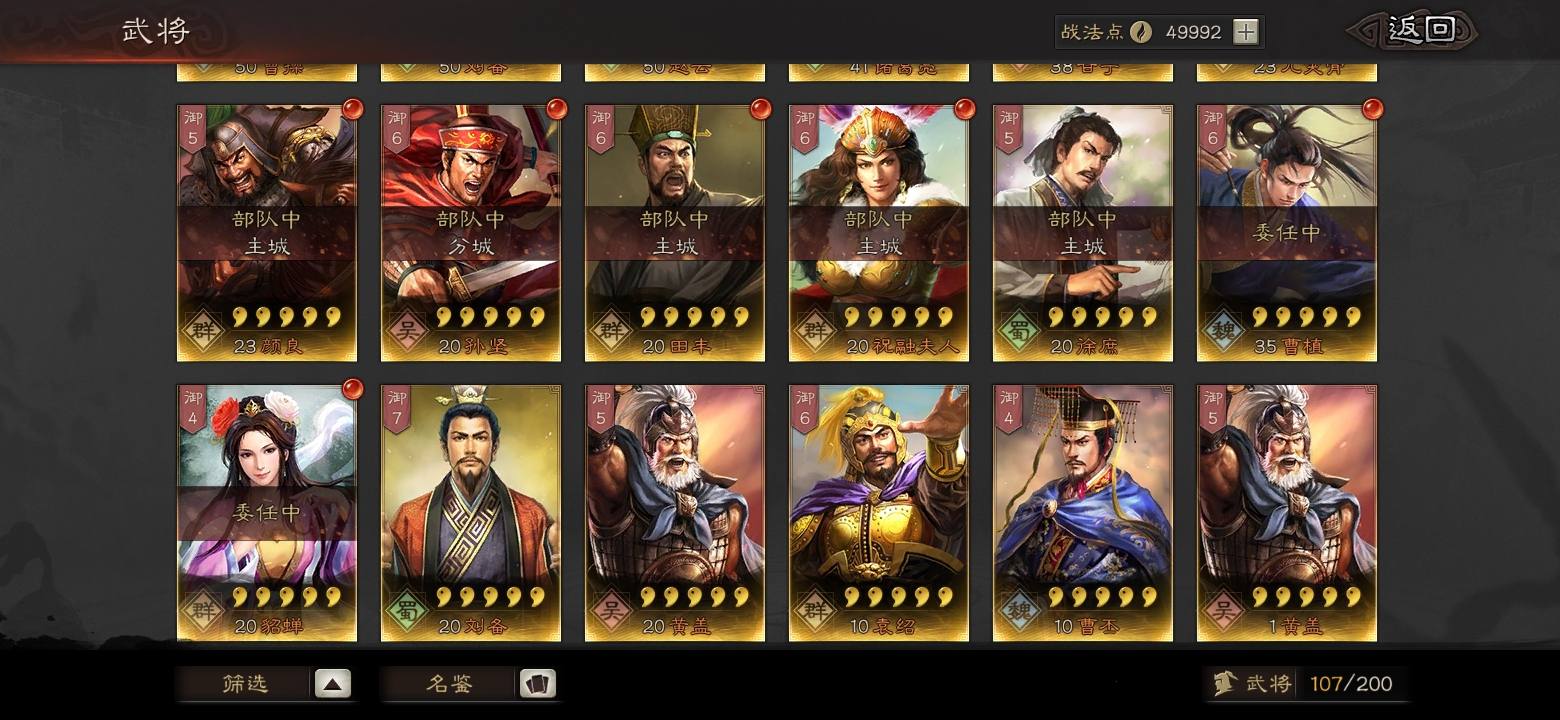
Task: Add 战法点 with the plus button
Action: tap(1245, 32)
